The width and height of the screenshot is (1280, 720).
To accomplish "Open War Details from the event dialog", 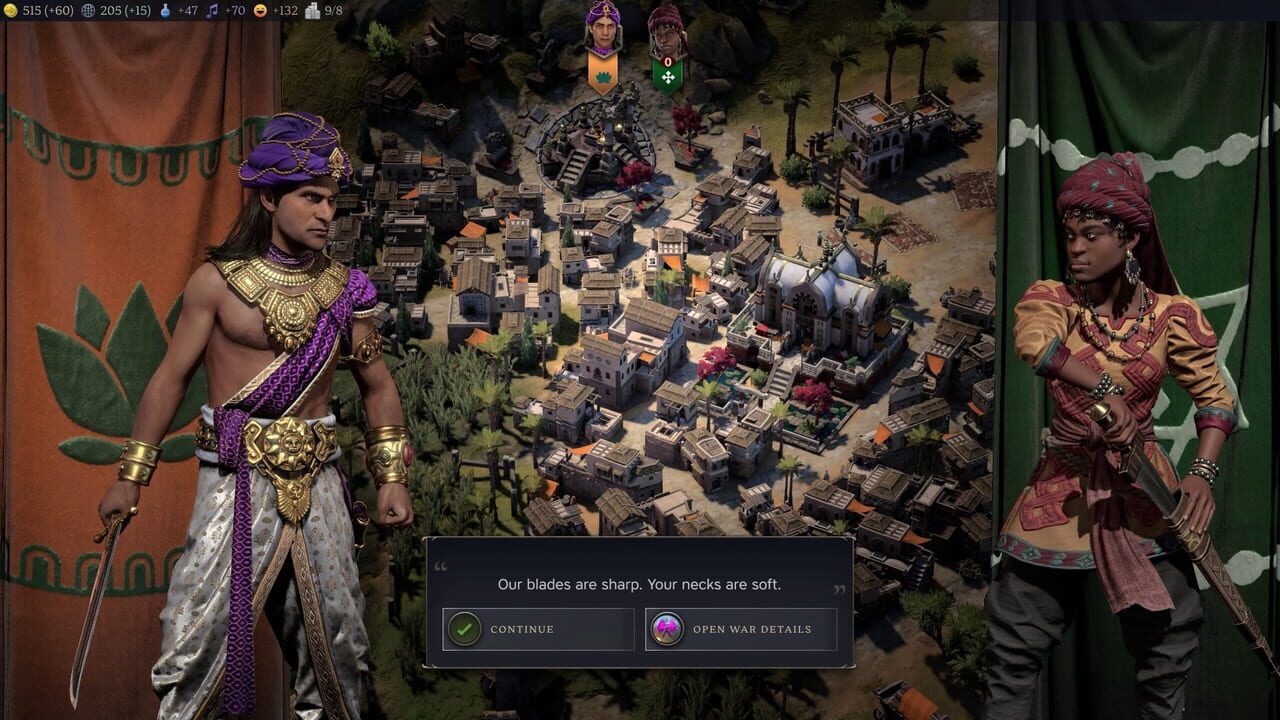I will (740, 629).
